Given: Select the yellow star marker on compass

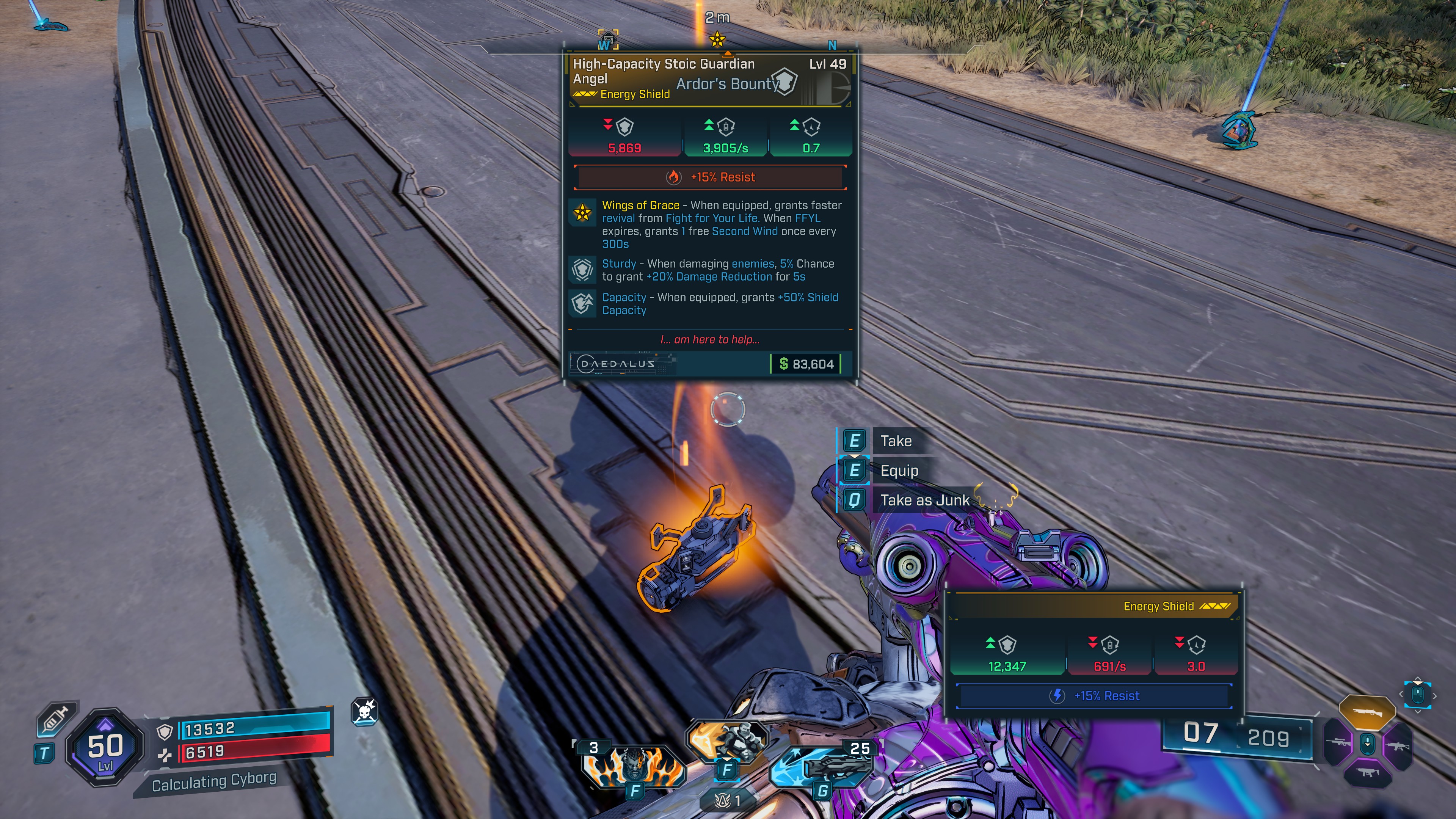Looking at the screenshot, I should pyautogui.click(x=717, y=39).
